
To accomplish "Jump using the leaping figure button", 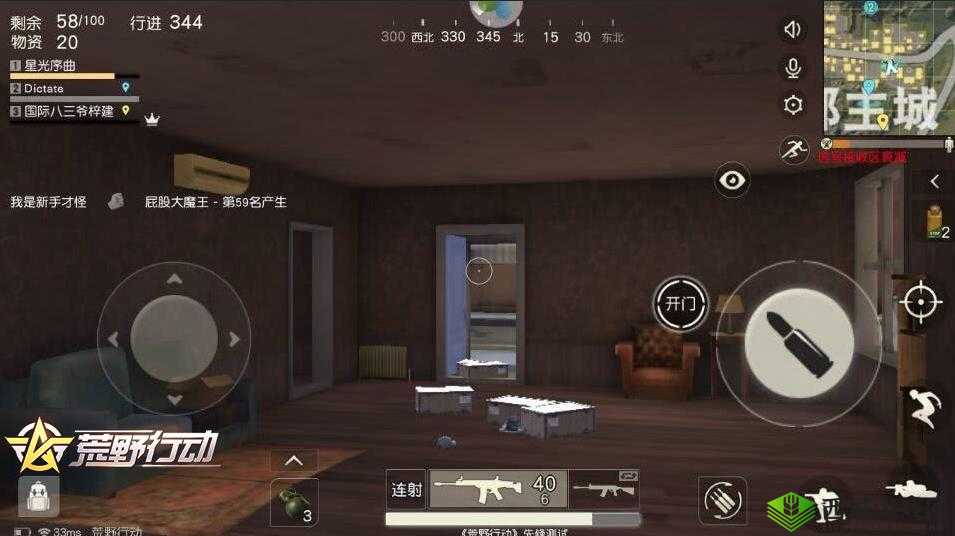I will pyautogui.click(x=921, y=407).
